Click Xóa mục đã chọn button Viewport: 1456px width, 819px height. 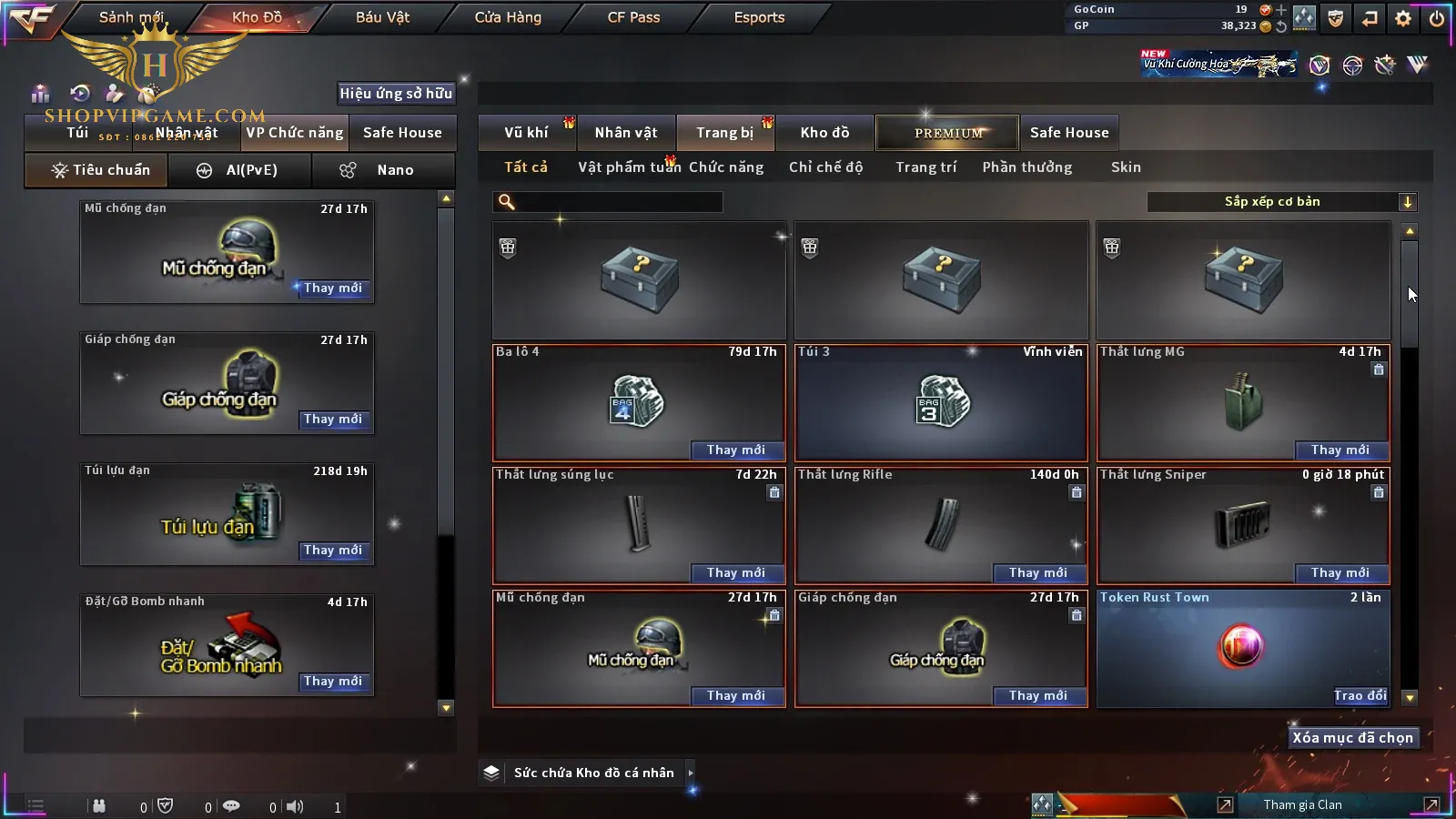click(x=1352, y=738)
